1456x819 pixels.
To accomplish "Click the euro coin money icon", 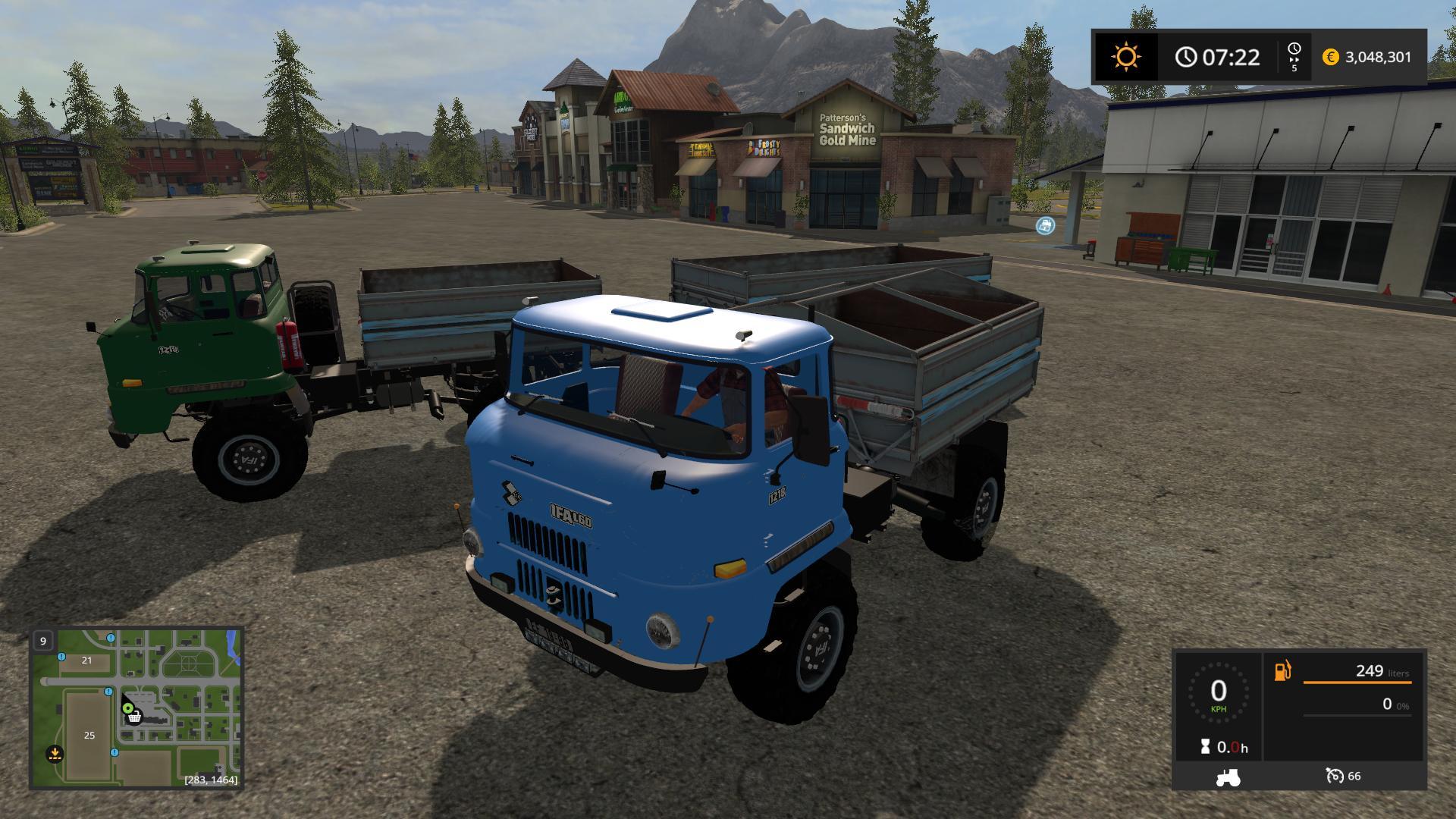I will tap(1330, 57).
